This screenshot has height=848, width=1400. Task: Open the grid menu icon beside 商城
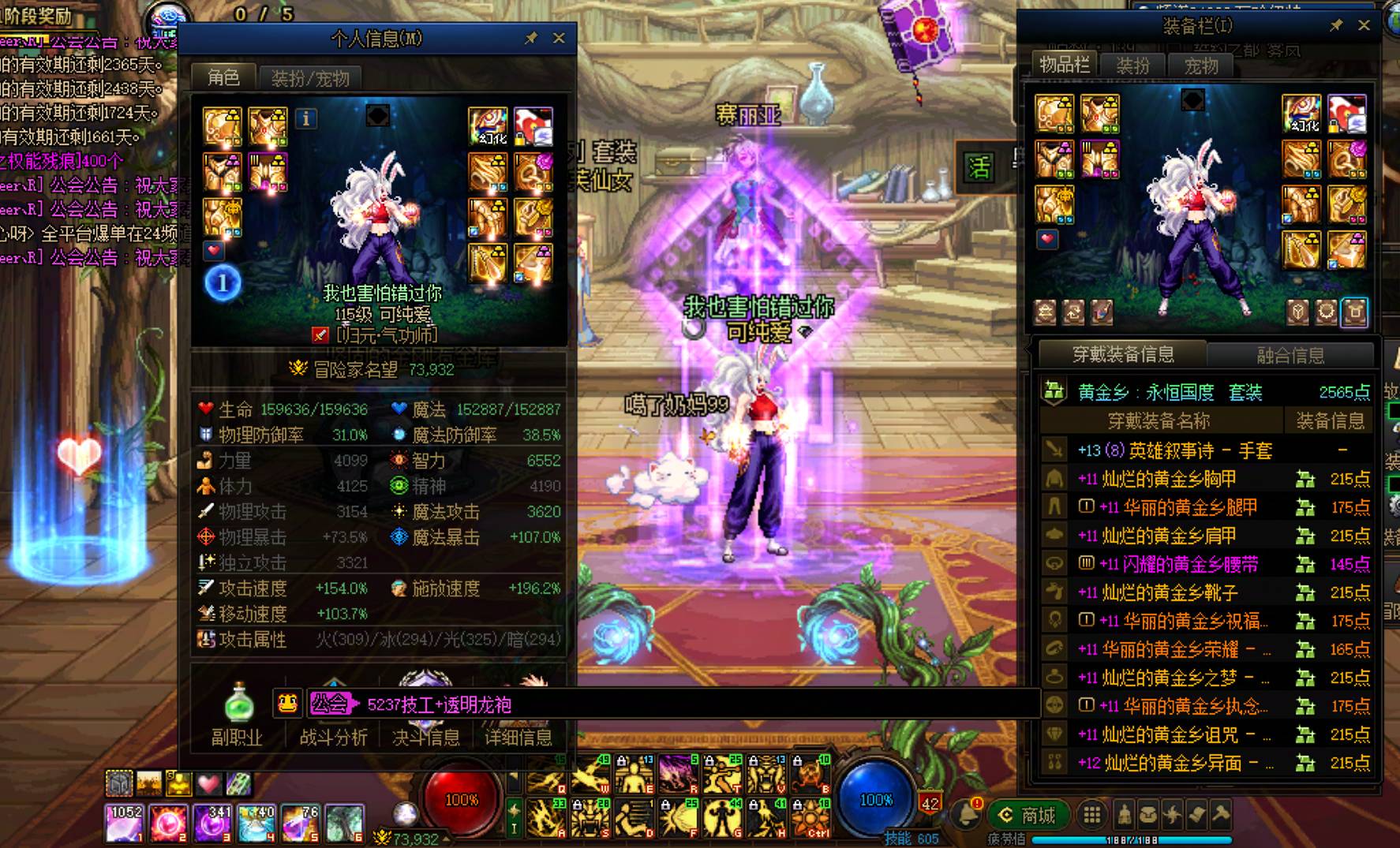coord(1092,815)
